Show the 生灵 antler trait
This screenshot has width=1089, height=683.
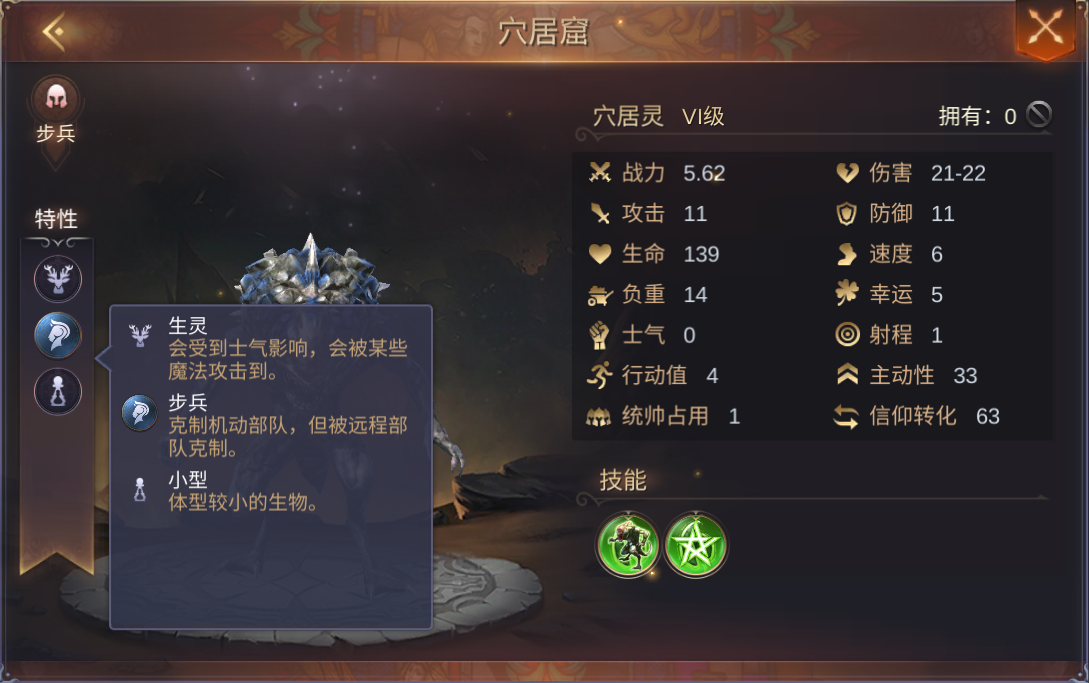click(x=58, y=279)
